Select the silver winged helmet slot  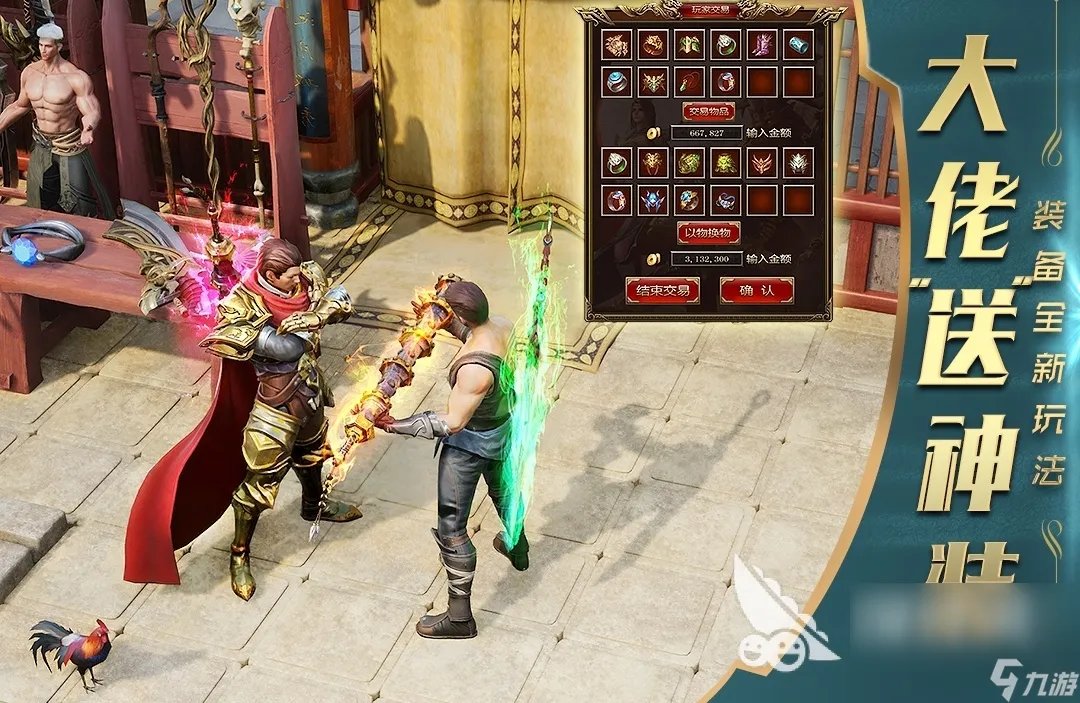[798, 162]
